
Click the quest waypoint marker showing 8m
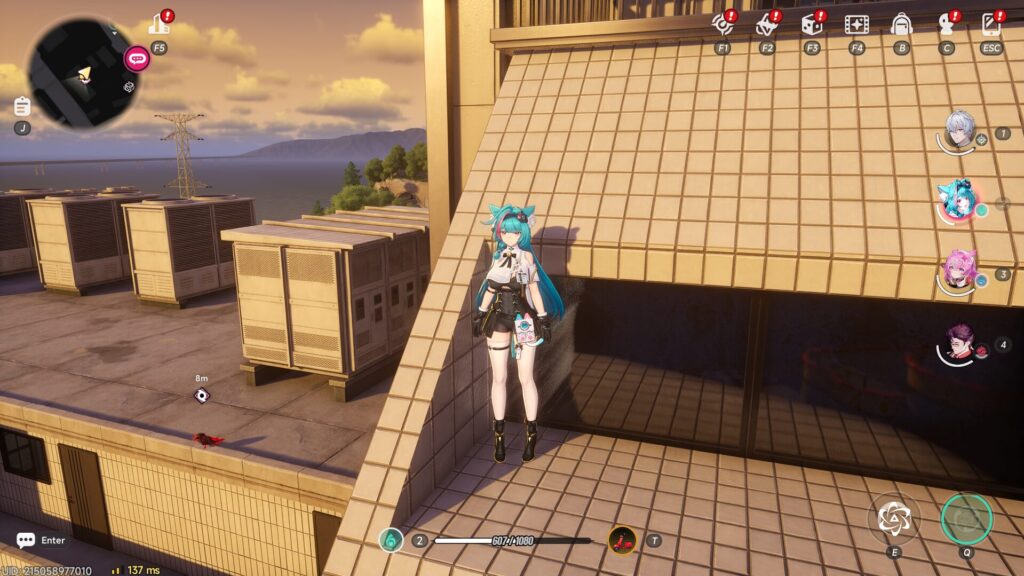(x=202, y=396)
